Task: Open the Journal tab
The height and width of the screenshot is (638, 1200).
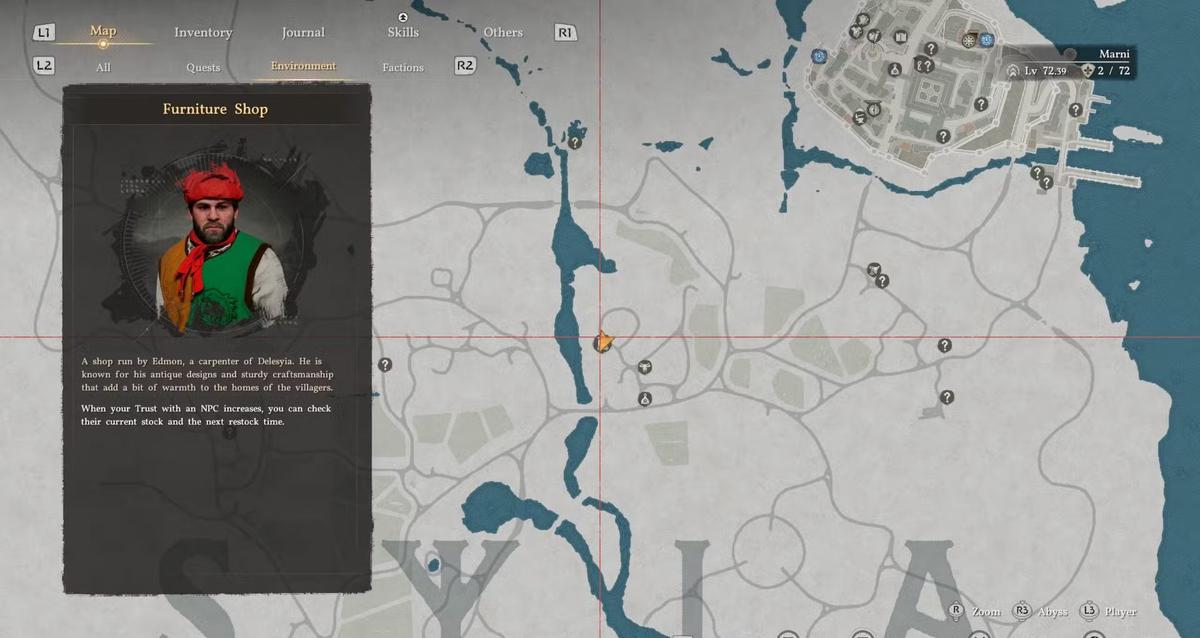Action: (x=303, y=33)
